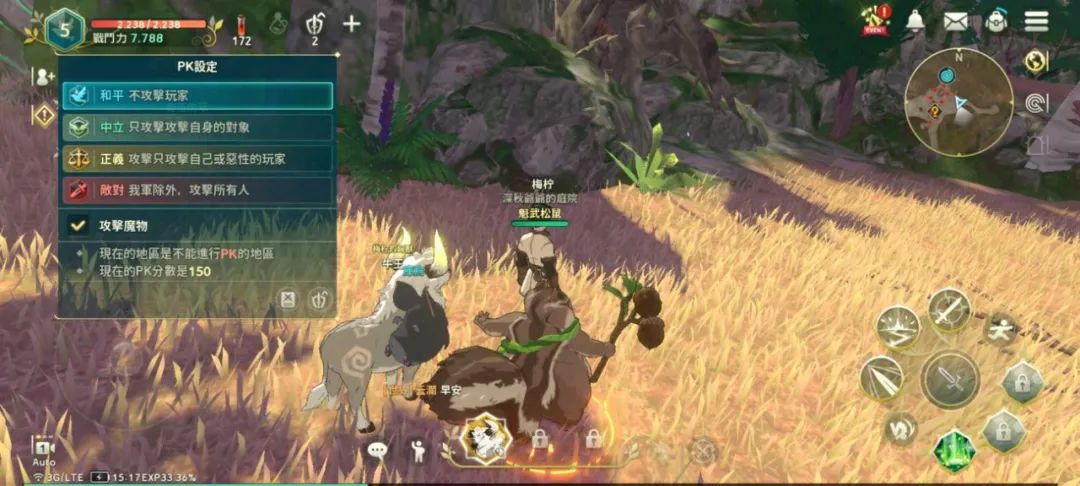Select the 敵對 hostile PK mode
1080x486 pixels.
coord(196,190)
